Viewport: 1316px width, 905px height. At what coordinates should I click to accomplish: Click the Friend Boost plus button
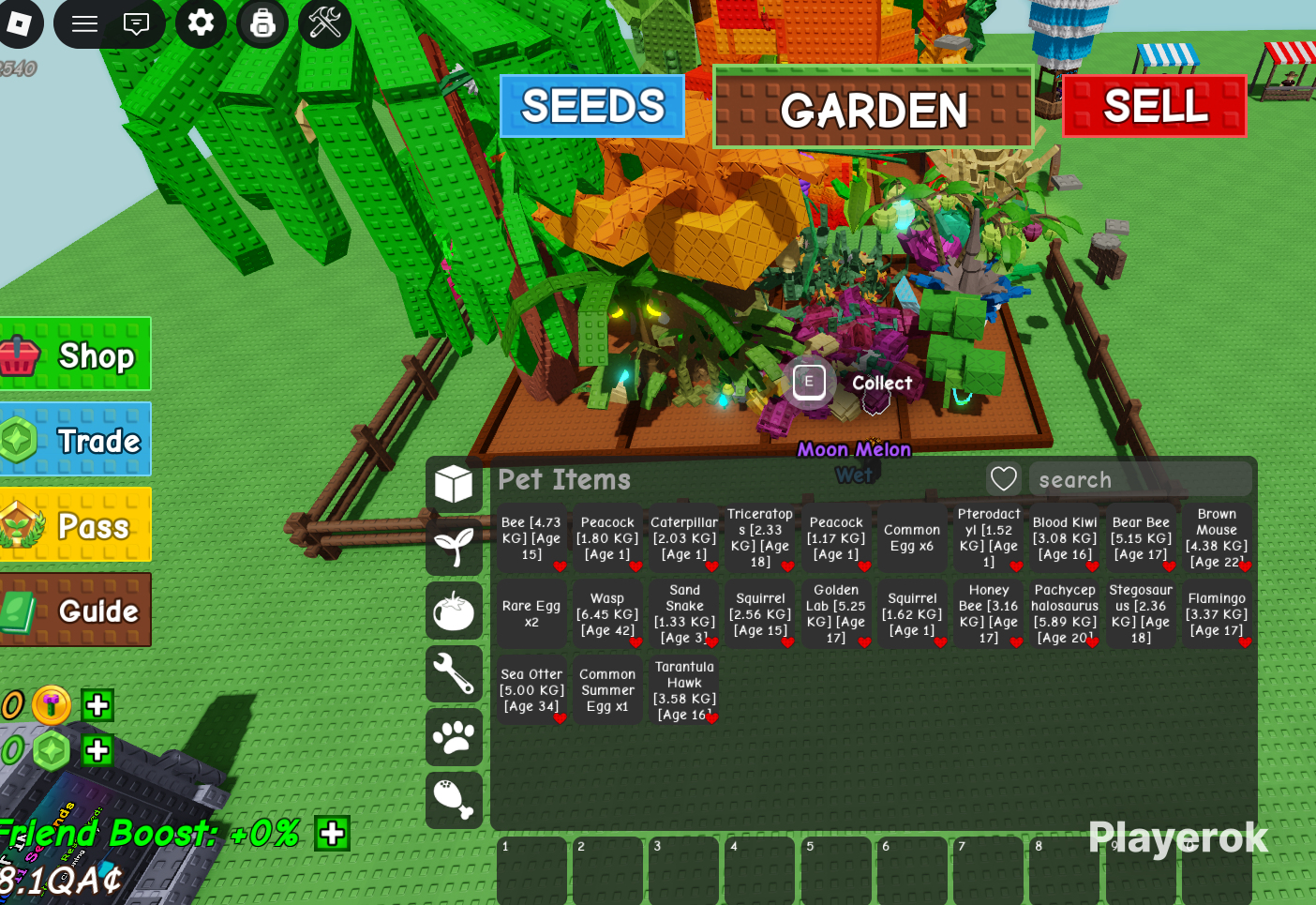click(x=333, y=833)
